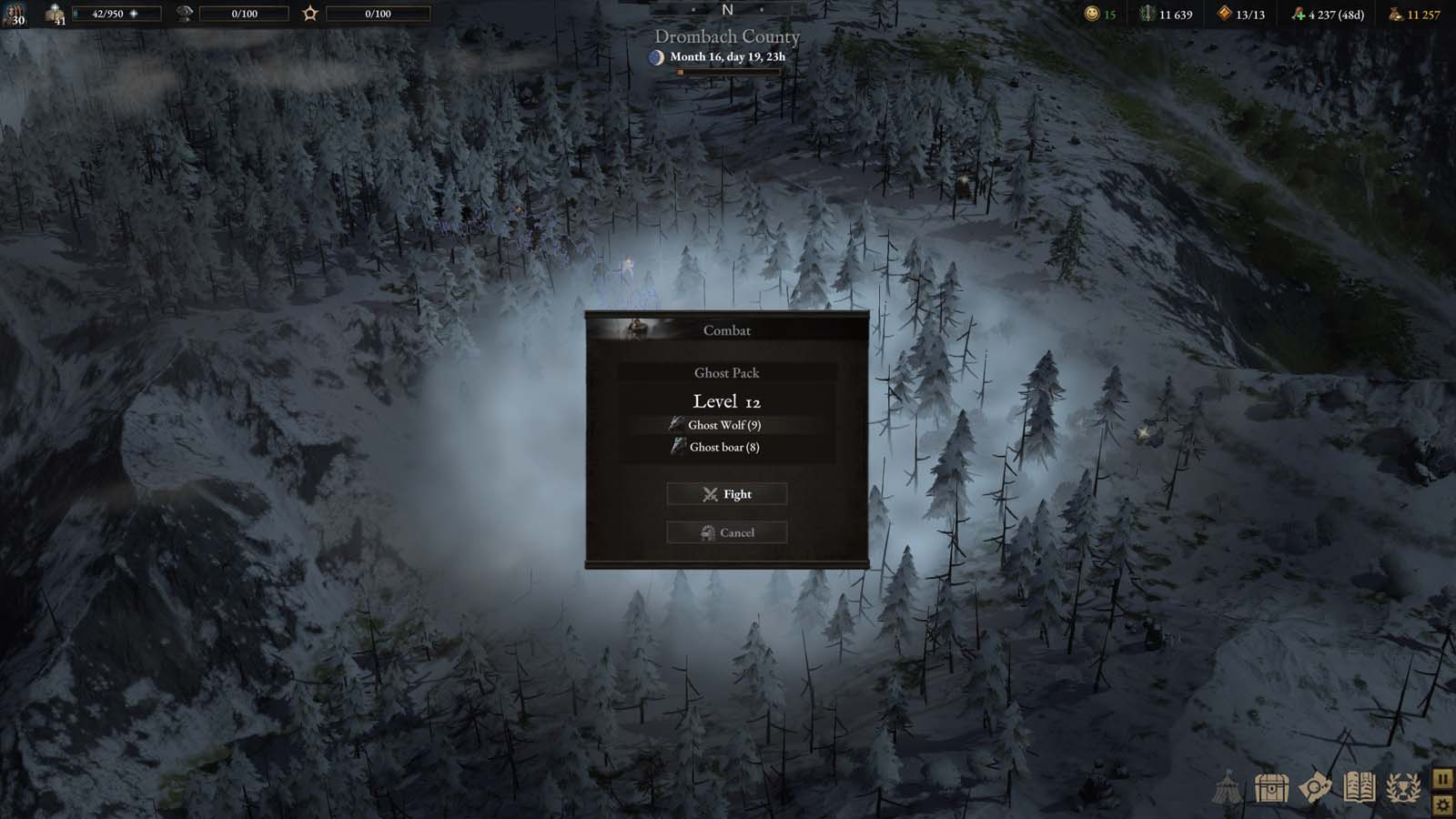Click the gold coin pouch showing 11 257
1456x819 pixels.
tap(1401, 14)
